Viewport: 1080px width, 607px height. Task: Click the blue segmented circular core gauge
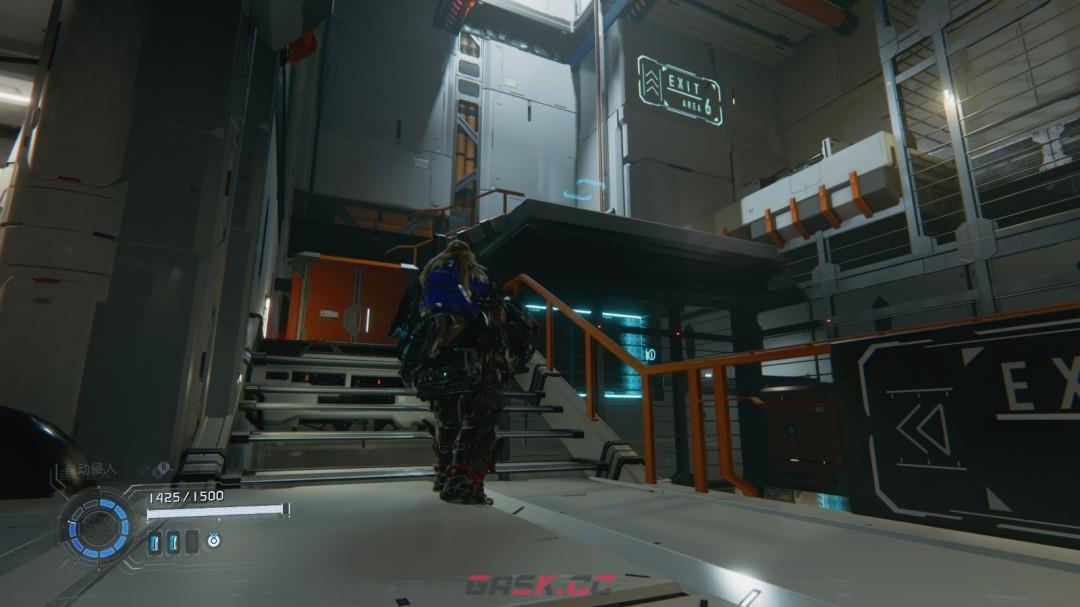point(99,528)
